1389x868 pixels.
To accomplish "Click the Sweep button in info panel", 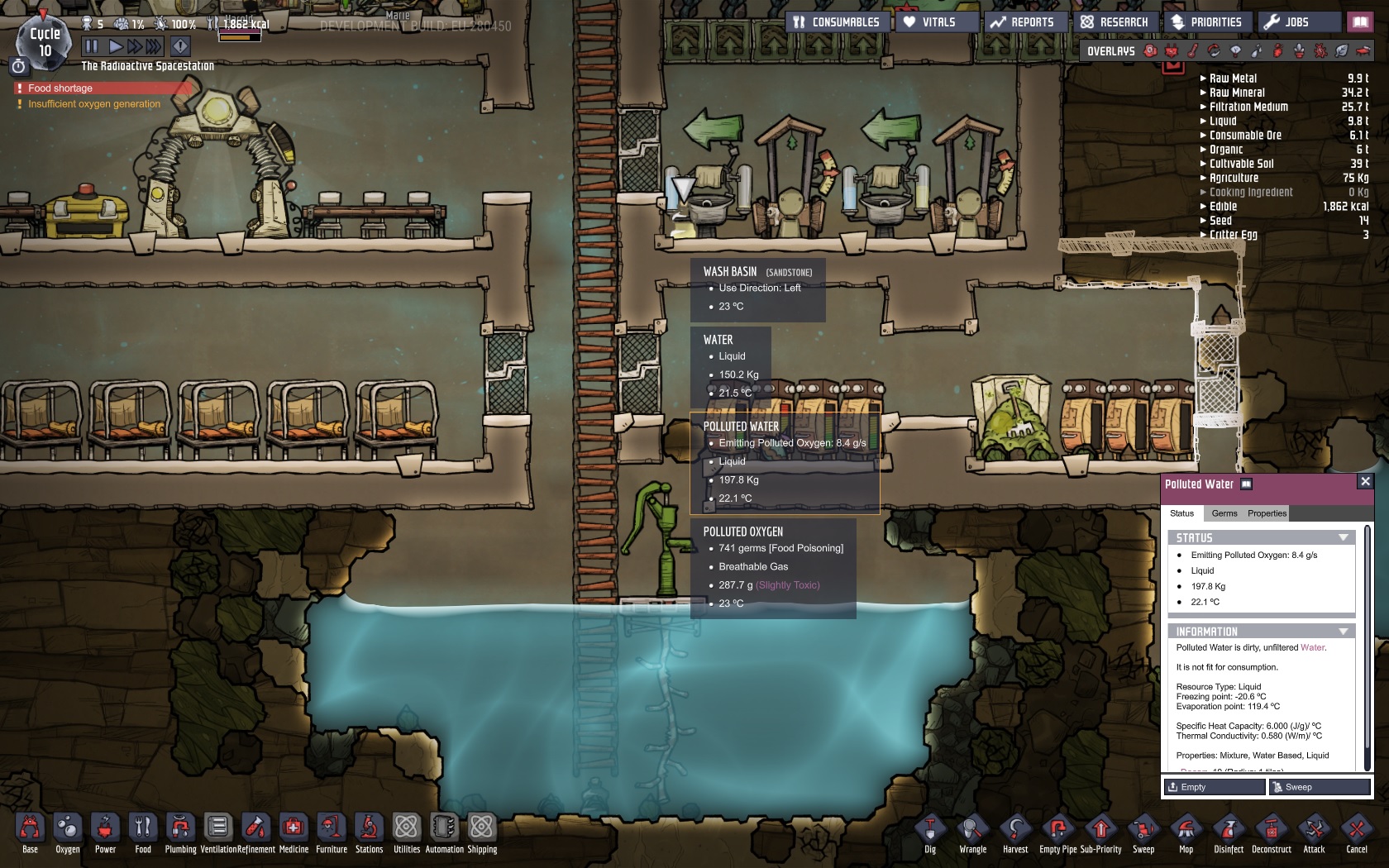I will 1320,787.
